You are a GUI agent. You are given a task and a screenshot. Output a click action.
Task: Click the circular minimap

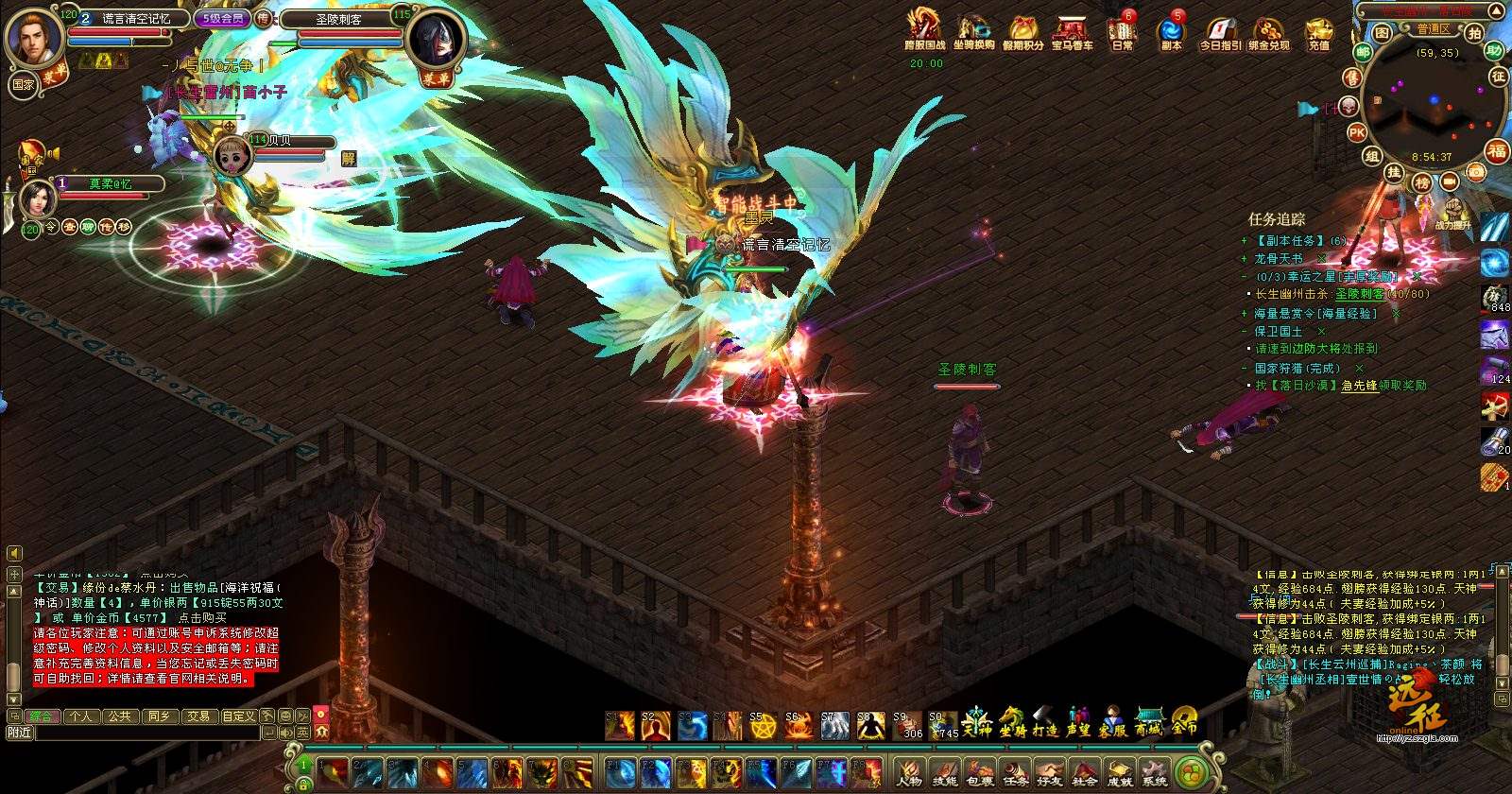coord(1433,99)
